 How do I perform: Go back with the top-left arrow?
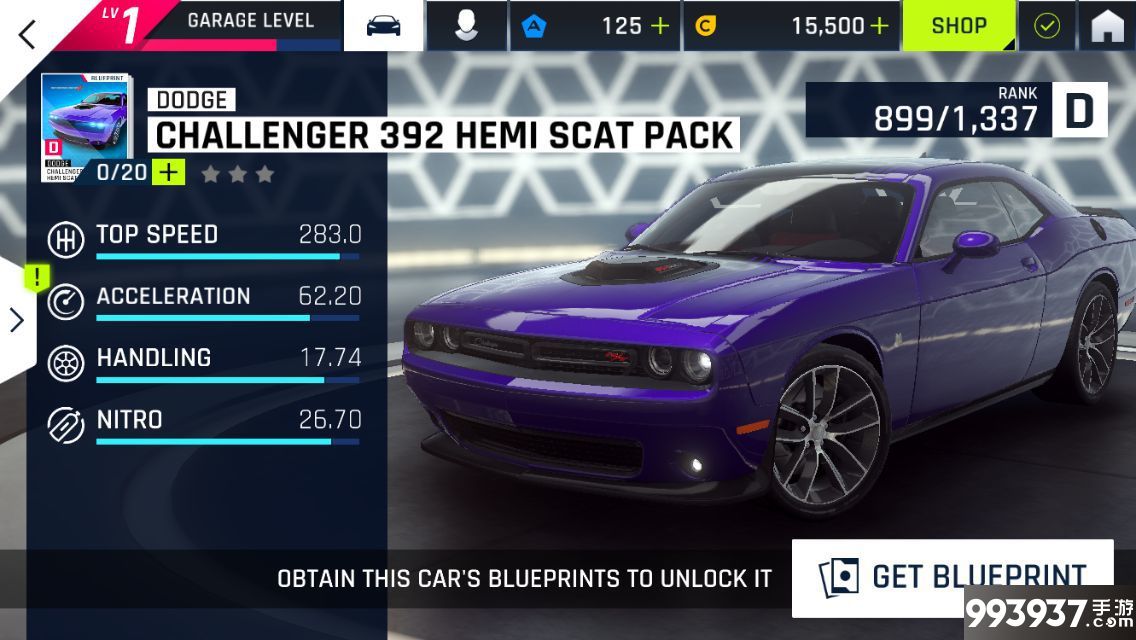click(x=27, y=33)
